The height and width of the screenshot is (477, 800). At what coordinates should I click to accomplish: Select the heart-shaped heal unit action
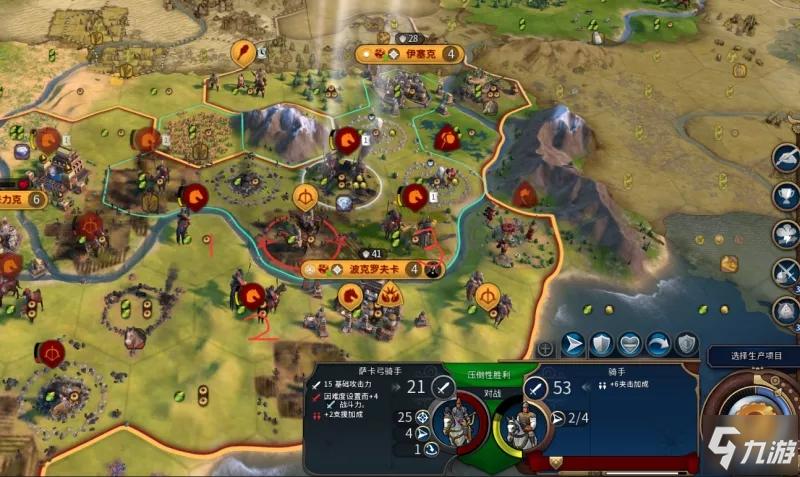(629, 345)
